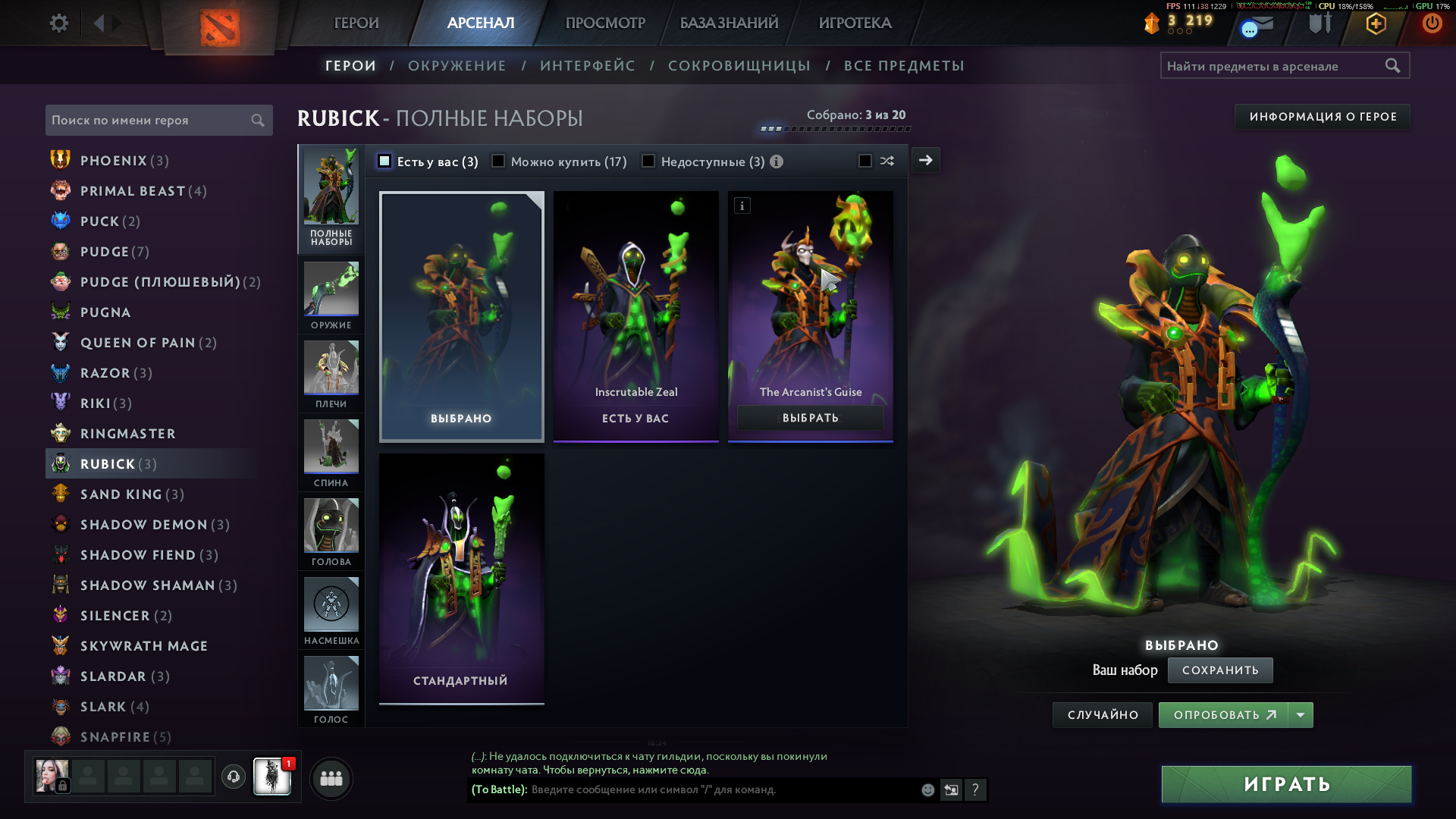Save the loadout with СОХРАНИТЬ

(x=1219, y=670)
